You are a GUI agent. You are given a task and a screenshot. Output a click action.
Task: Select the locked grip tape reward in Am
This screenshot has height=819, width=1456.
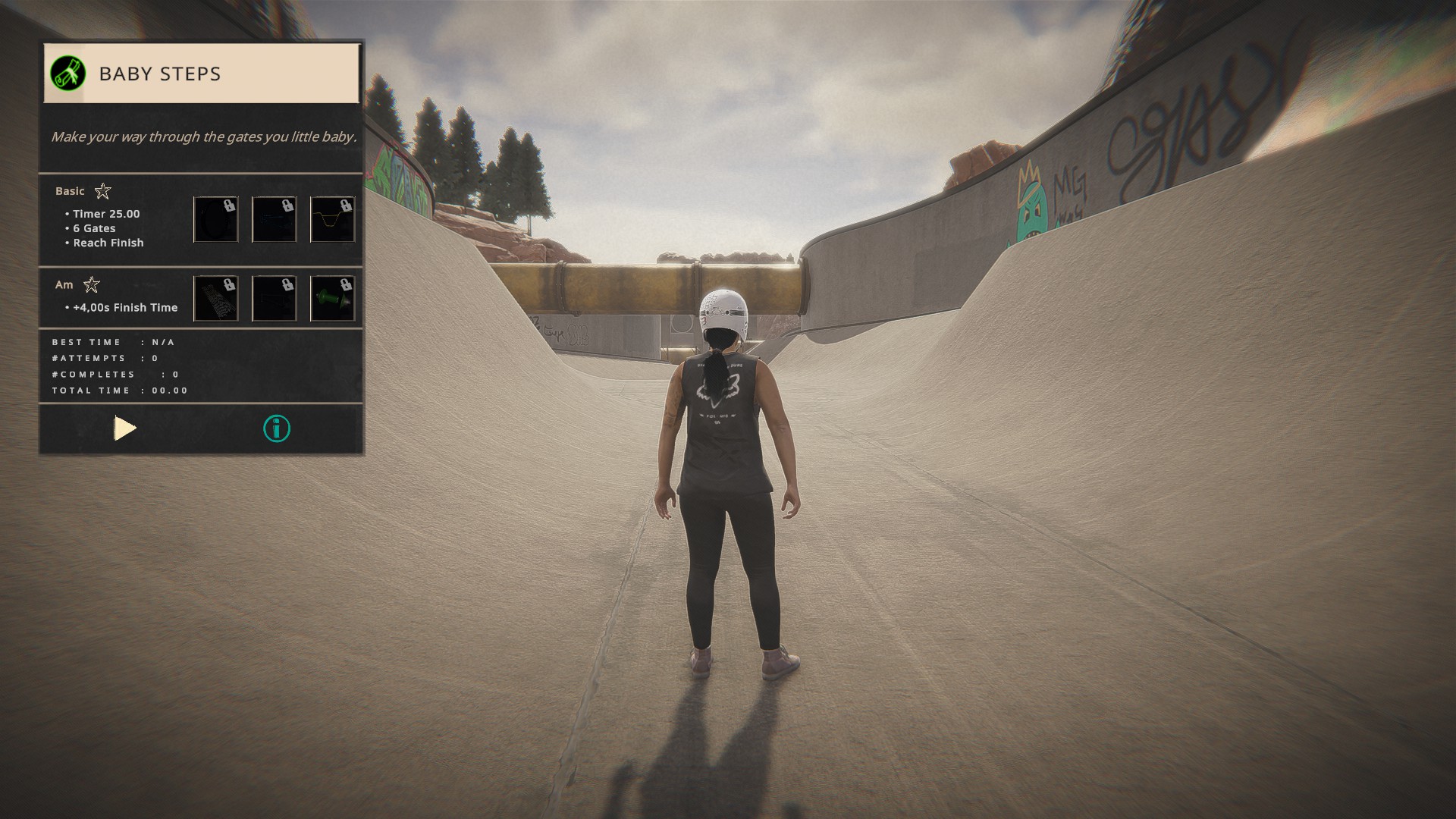pyautogui.click(x=216, y=299)
